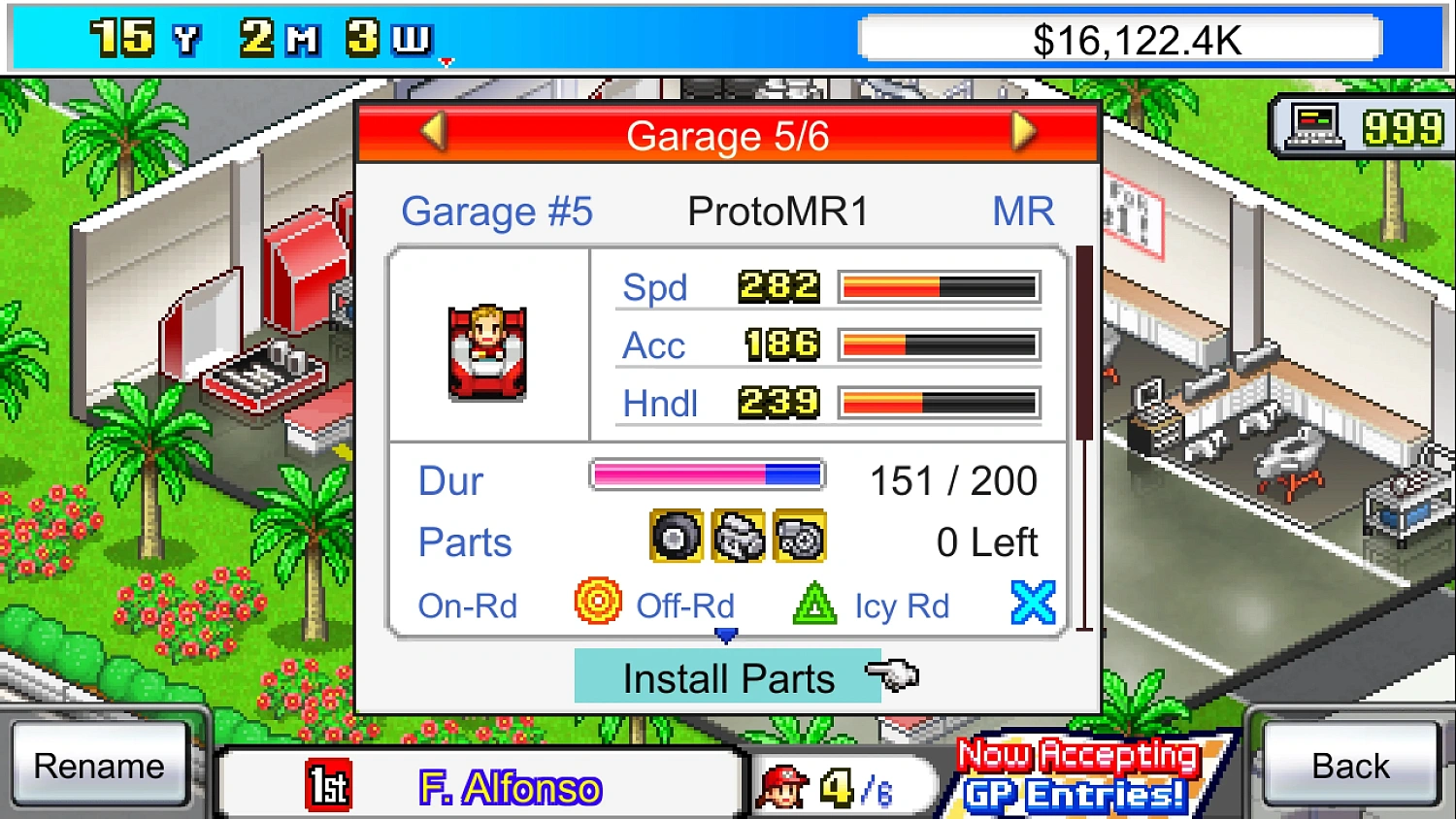Click the Icy Rd blue cross icon
Image resolution: width=1456 pixels, height=819 pixels.
[1033, 602]
